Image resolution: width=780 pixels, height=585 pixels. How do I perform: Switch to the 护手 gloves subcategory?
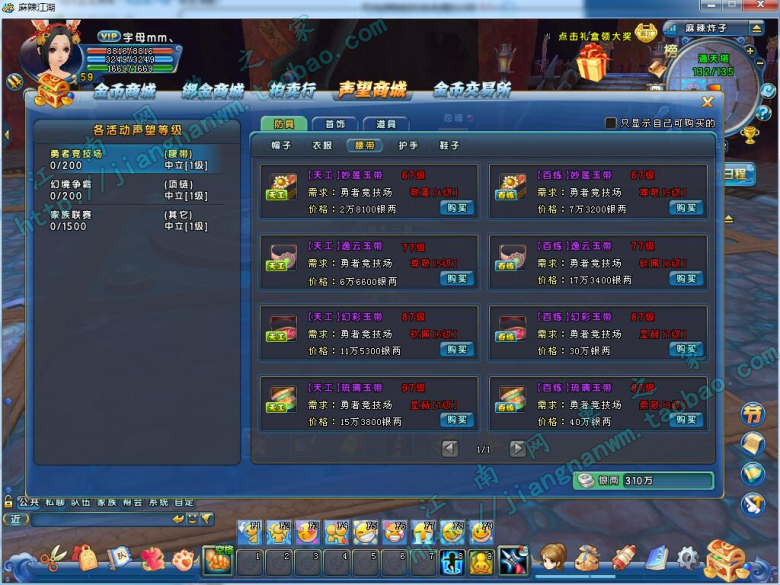coord(408,146)
